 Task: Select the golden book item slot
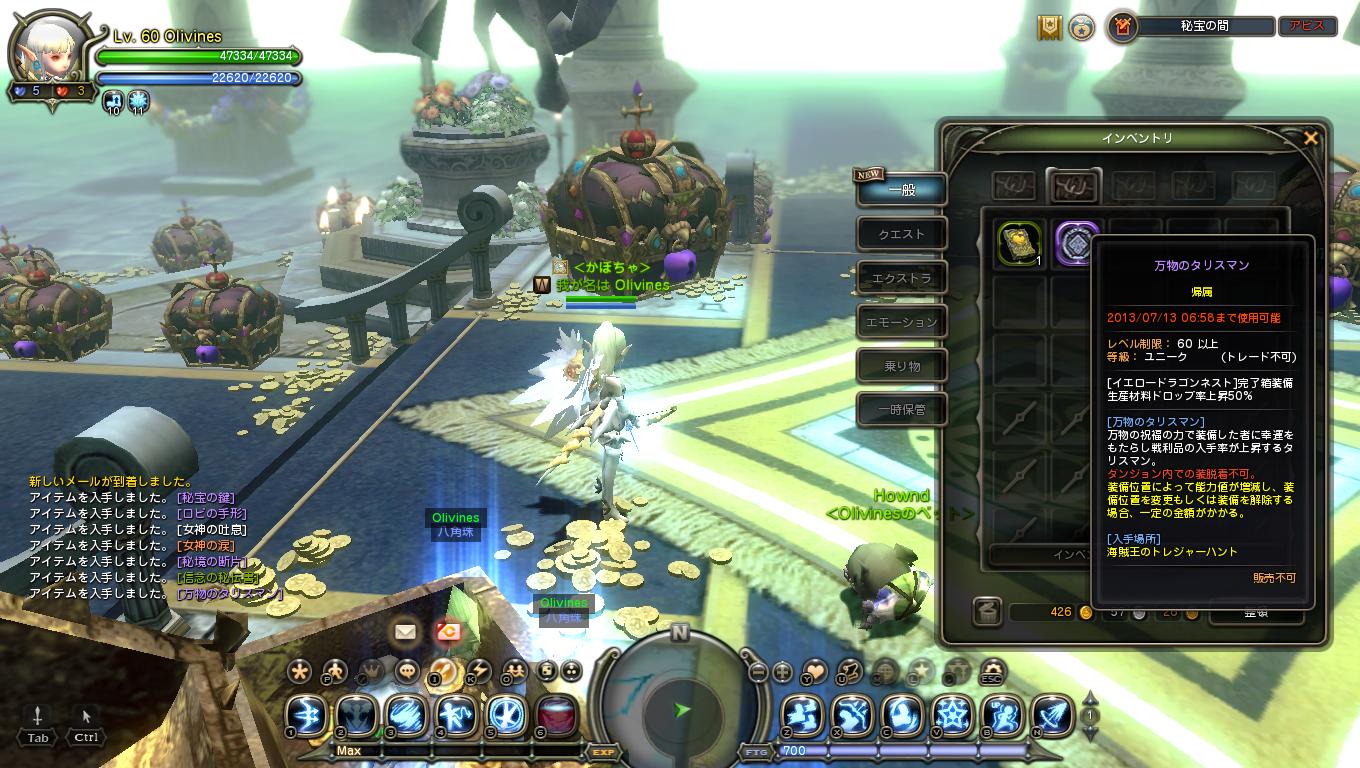[x=1020, y=244]
